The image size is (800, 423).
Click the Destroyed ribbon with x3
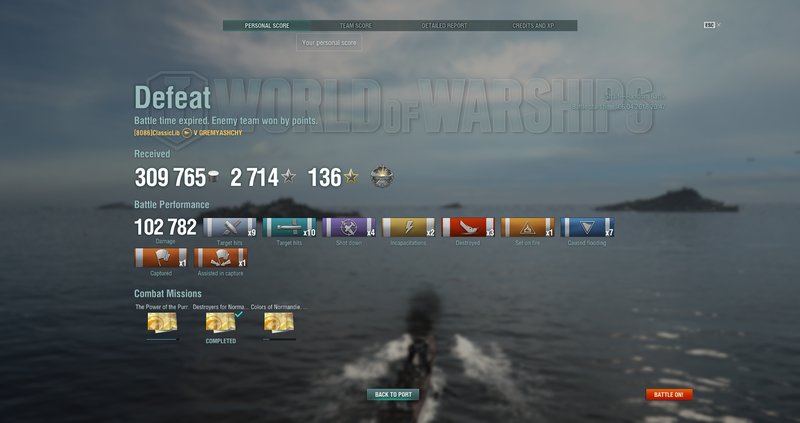(467, 228)
